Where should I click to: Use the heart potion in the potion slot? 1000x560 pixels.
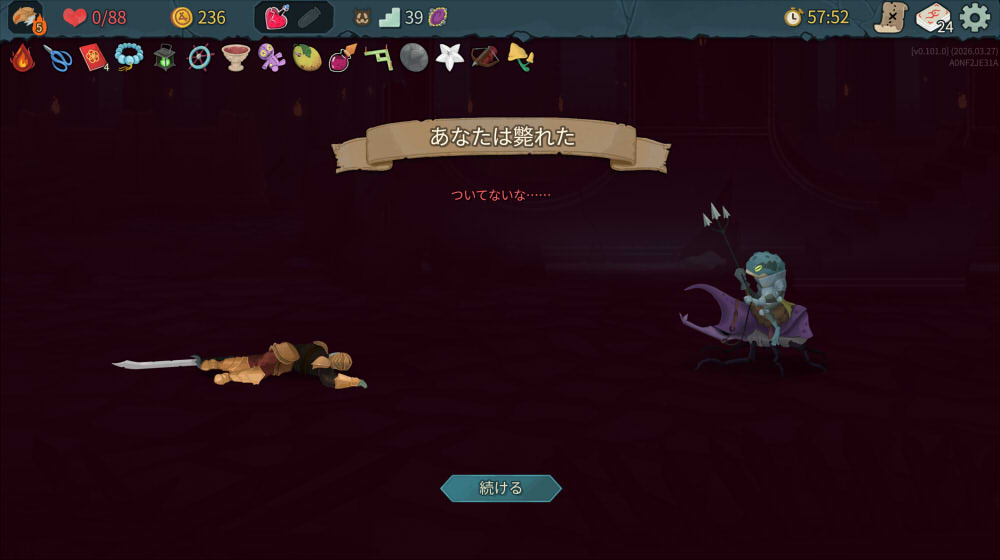click(x=277, y=17)
